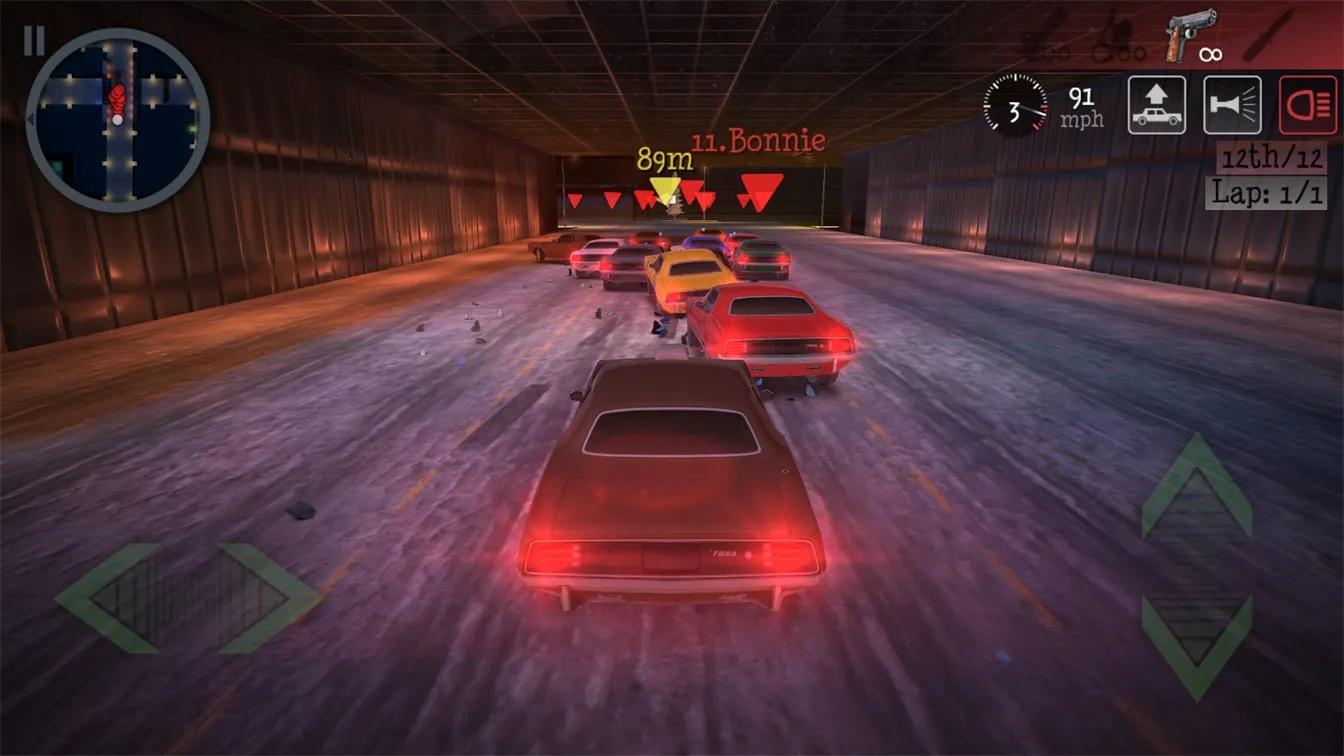Steer left with the left arrow
Viewport: 1344px width, 756px height.
pos(107,598)
